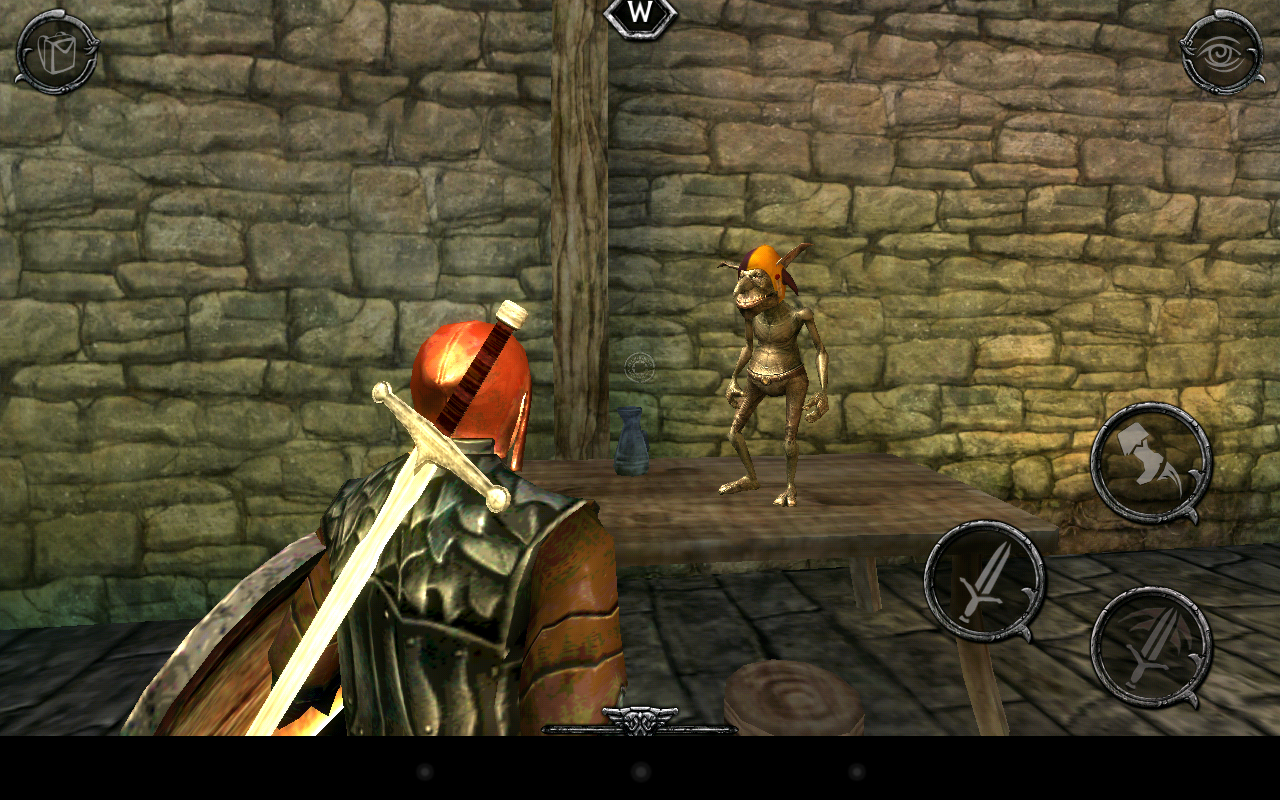
Task: Tap the wooden table the goblin stands on
Action: (880, 500)
